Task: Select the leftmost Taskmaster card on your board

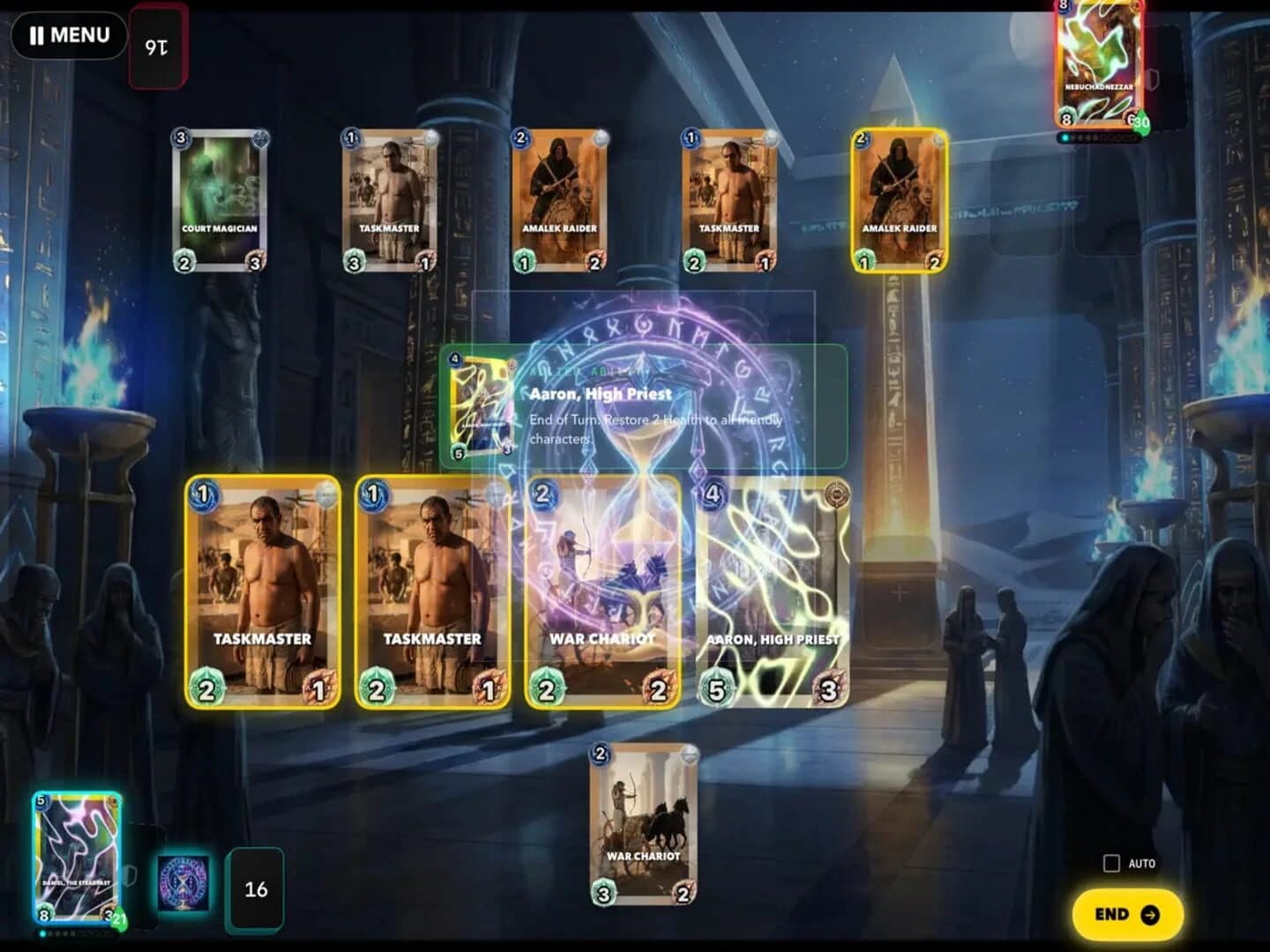Action: (x=262, y=591)
